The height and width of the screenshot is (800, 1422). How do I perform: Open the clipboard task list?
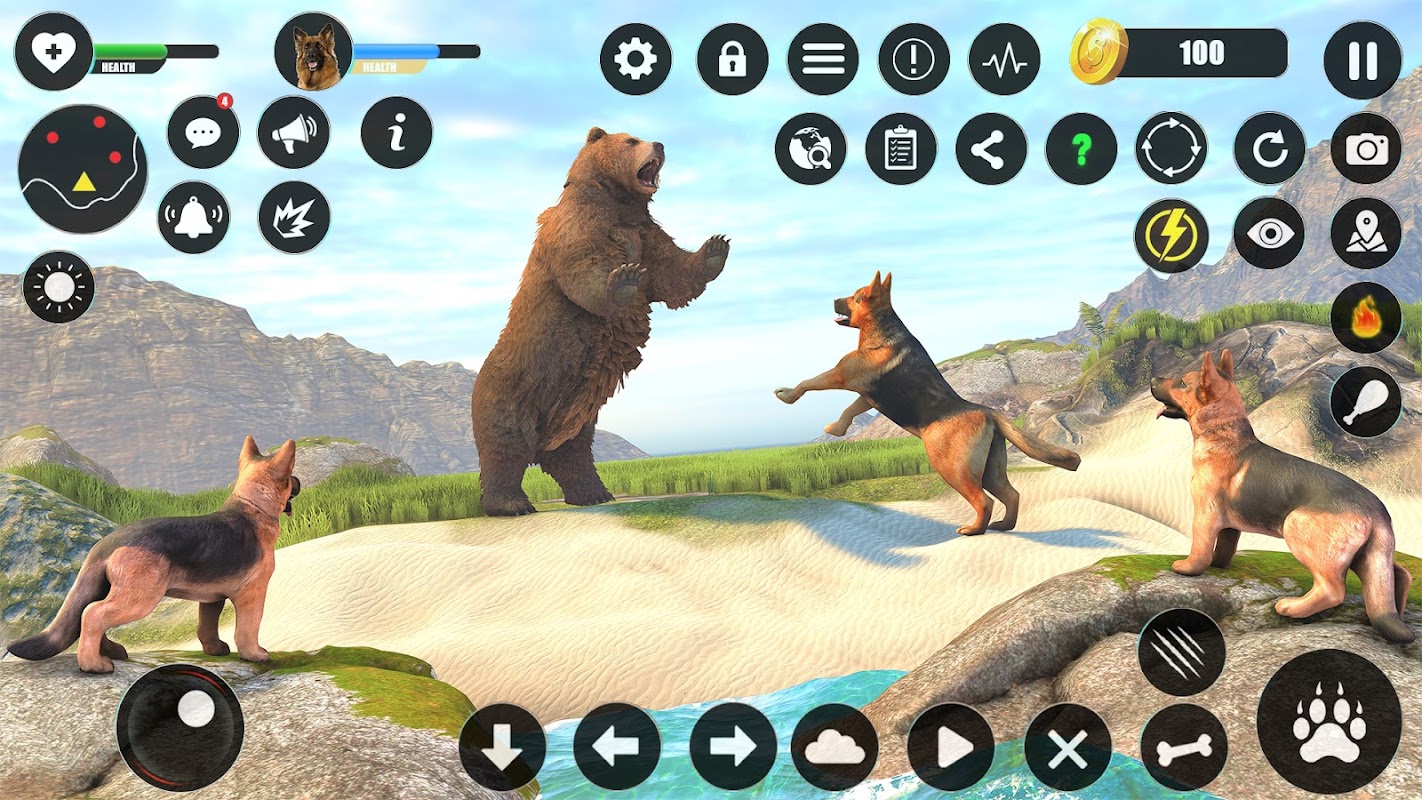[x=900, y=149]
